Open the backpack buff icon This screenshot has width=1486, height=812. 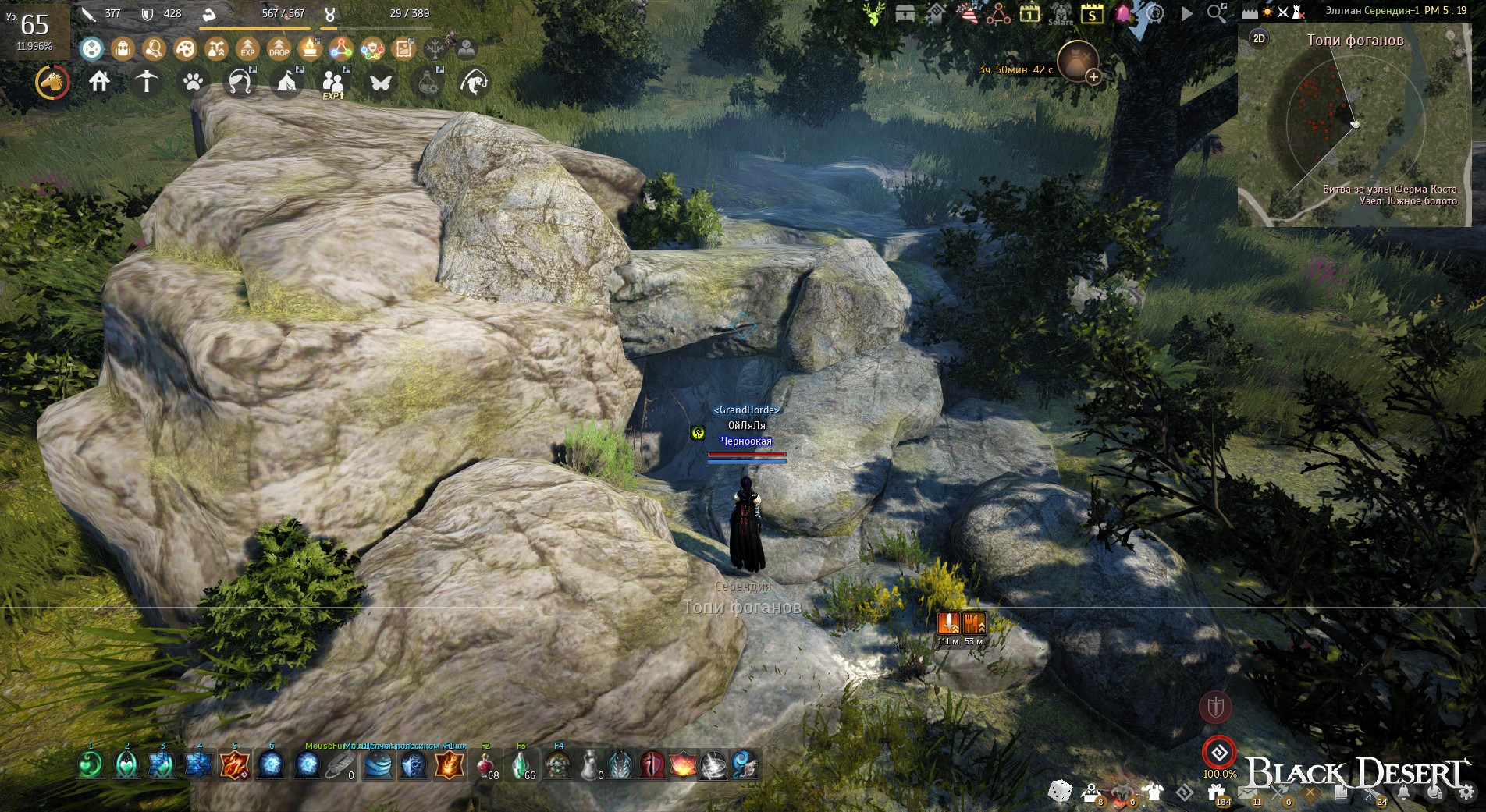[123, 49]
